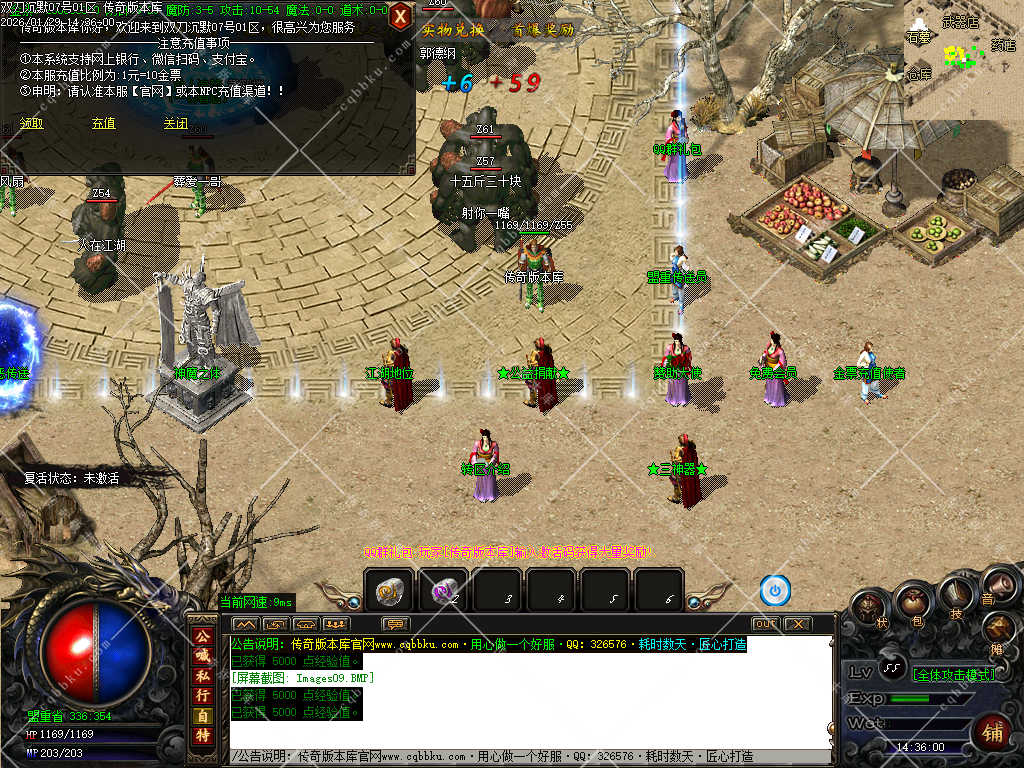1024x768 pixels.
Task: Open the character status (状) panel
Action: click(x=868, y=608)
